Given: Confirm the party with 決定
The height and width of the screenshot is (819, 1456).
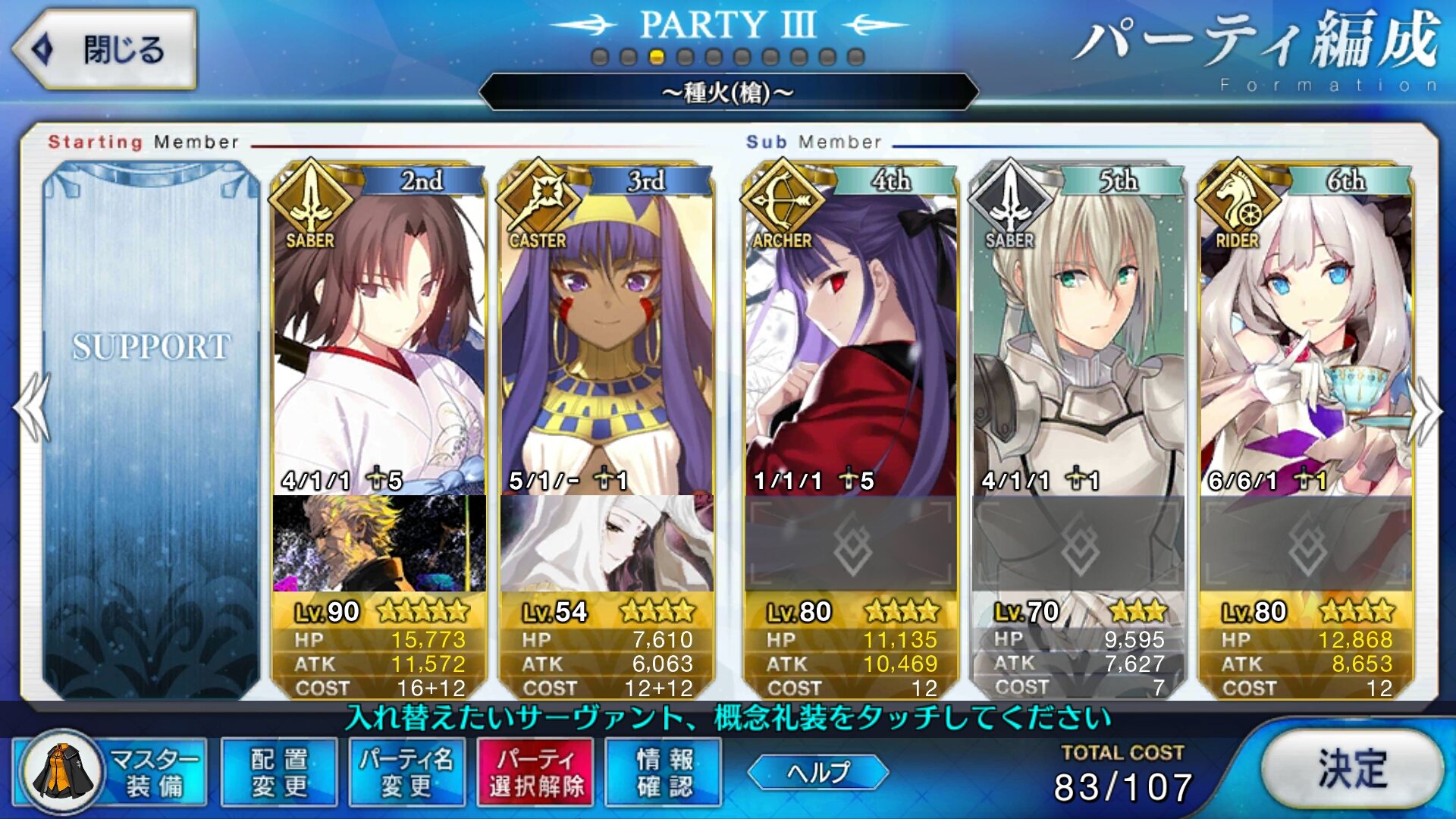Looking at the screenshot, I should point(1352,769).
